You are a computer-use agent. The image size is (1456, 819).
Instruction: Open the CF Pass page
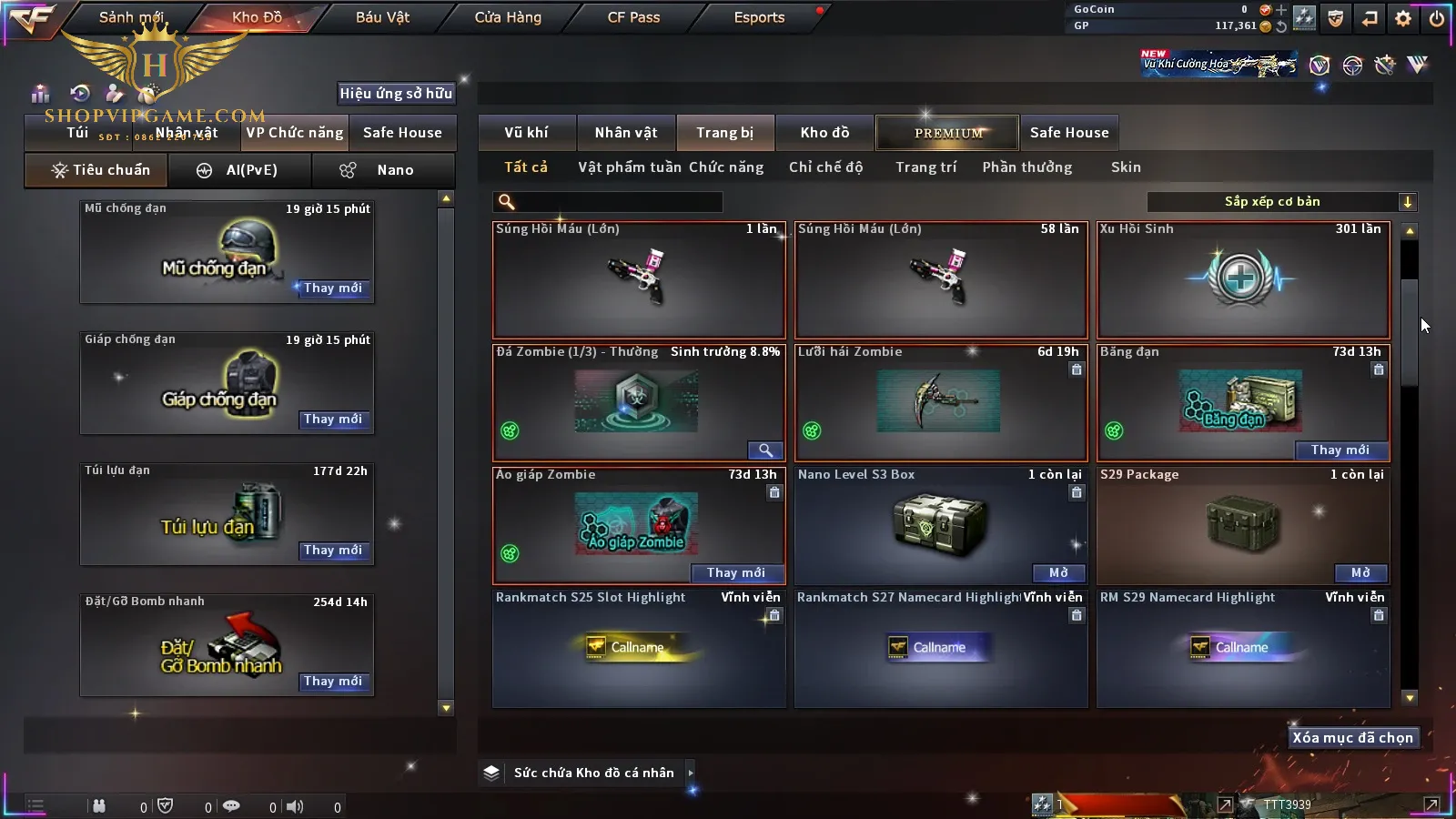pos(633,17)
